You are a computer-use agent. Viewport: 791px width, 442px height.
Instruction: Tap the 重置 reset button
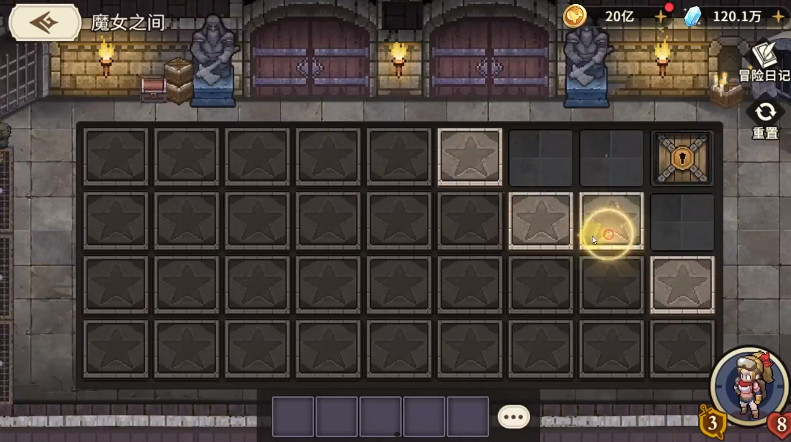pos(765,119)
